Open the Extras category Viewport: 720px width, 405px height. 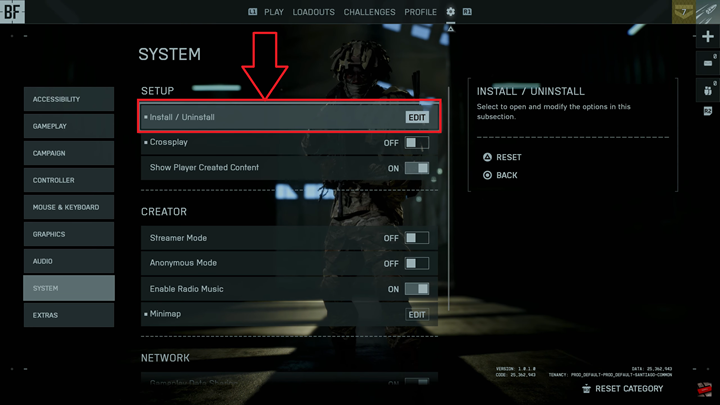(x=69, y=315)
